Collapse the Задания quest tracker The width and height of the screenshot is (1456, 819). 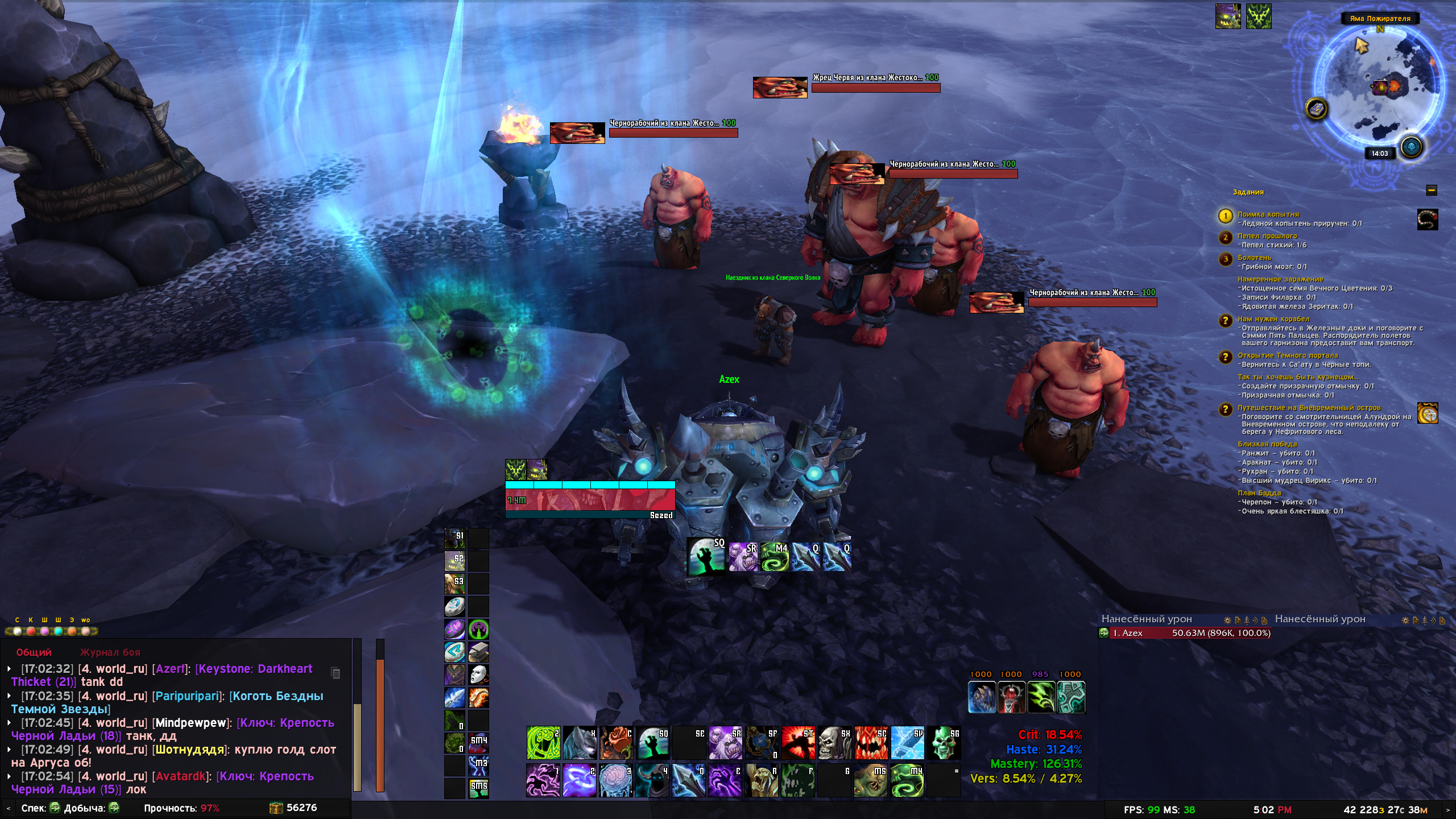[x=1432, y=191]
